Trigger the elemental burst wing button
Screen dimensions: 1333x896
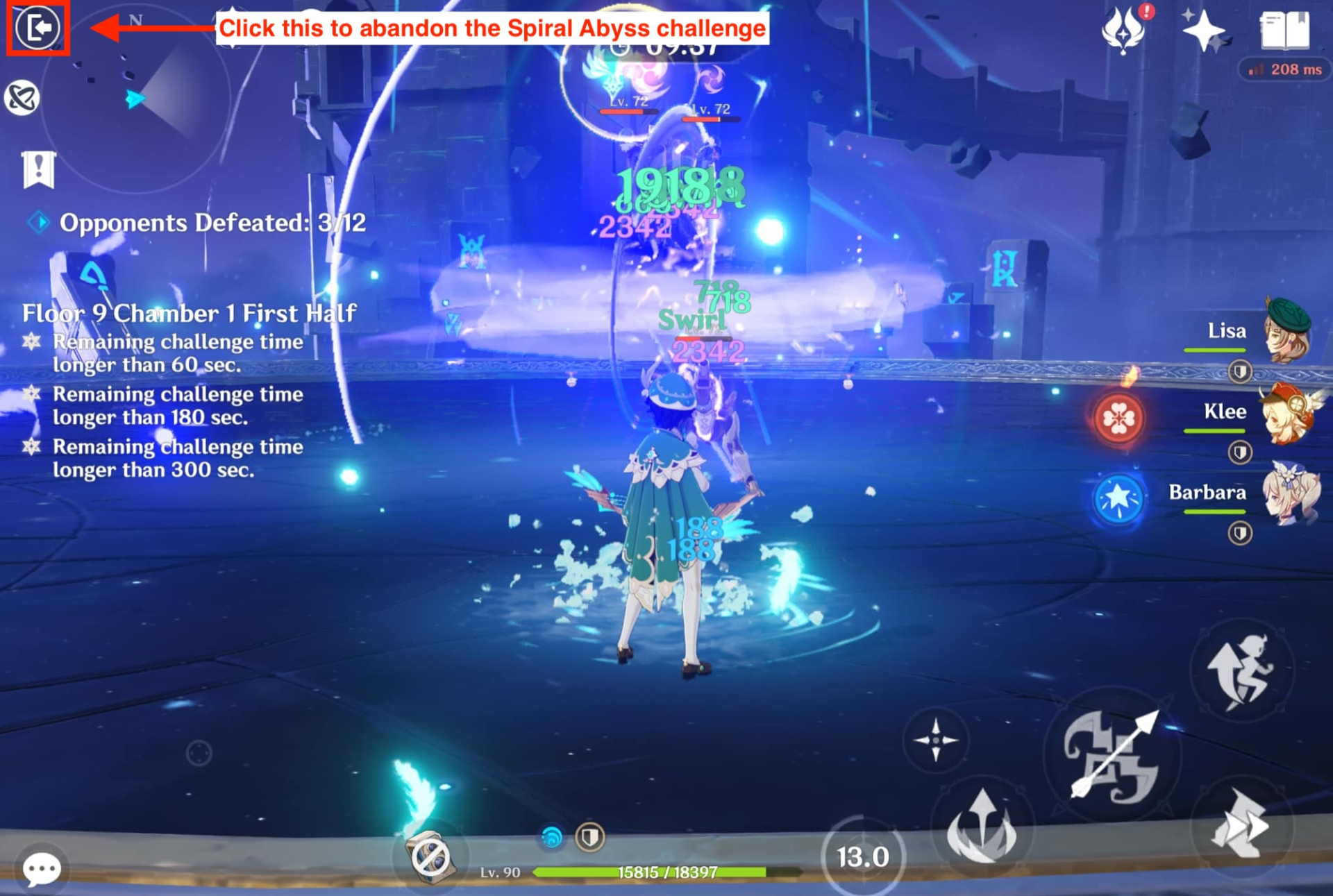pyautogui.click(x=982, y=827)
